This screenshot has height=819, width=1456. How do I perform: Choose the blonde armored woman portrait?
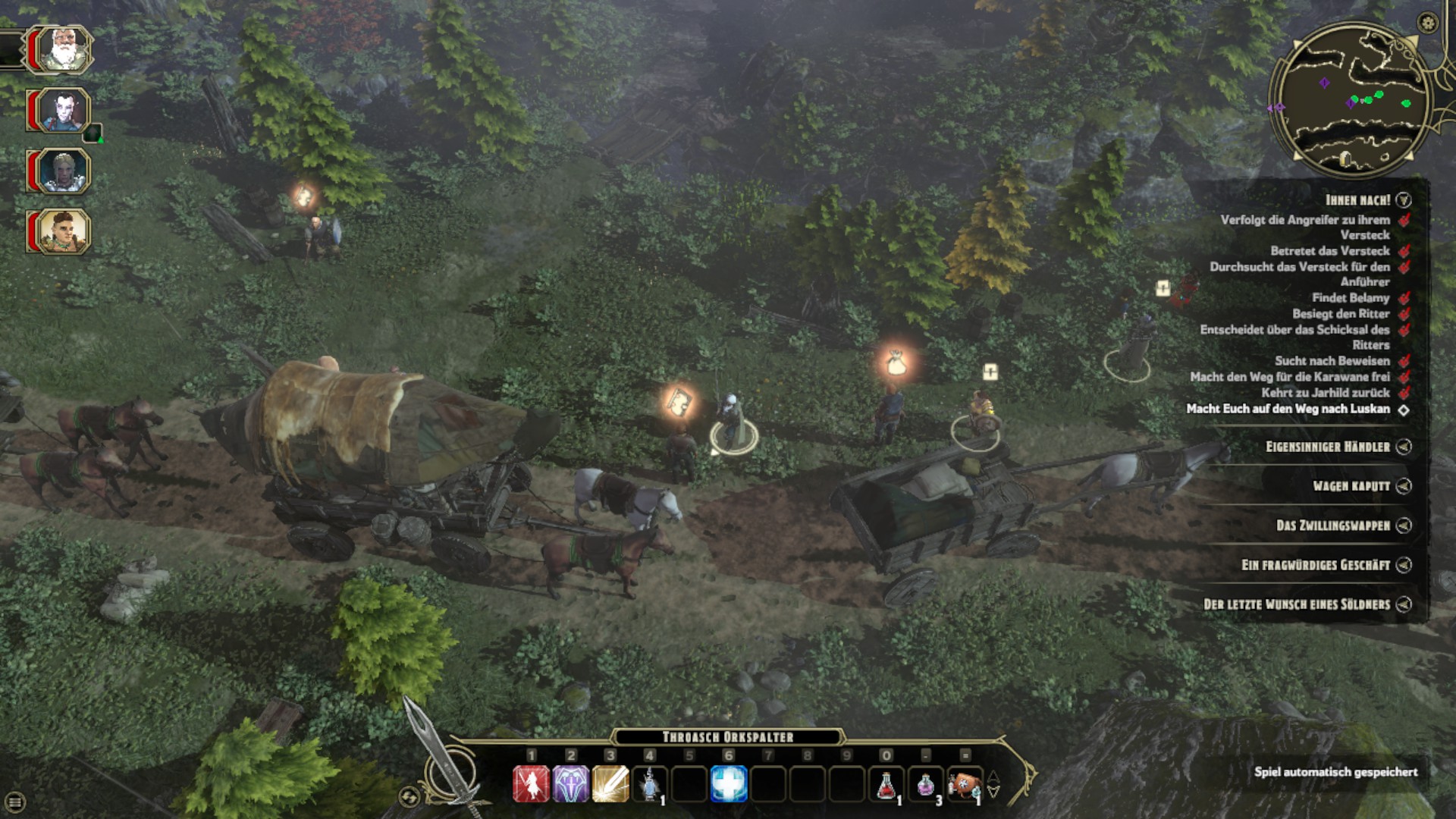[63, 171]
